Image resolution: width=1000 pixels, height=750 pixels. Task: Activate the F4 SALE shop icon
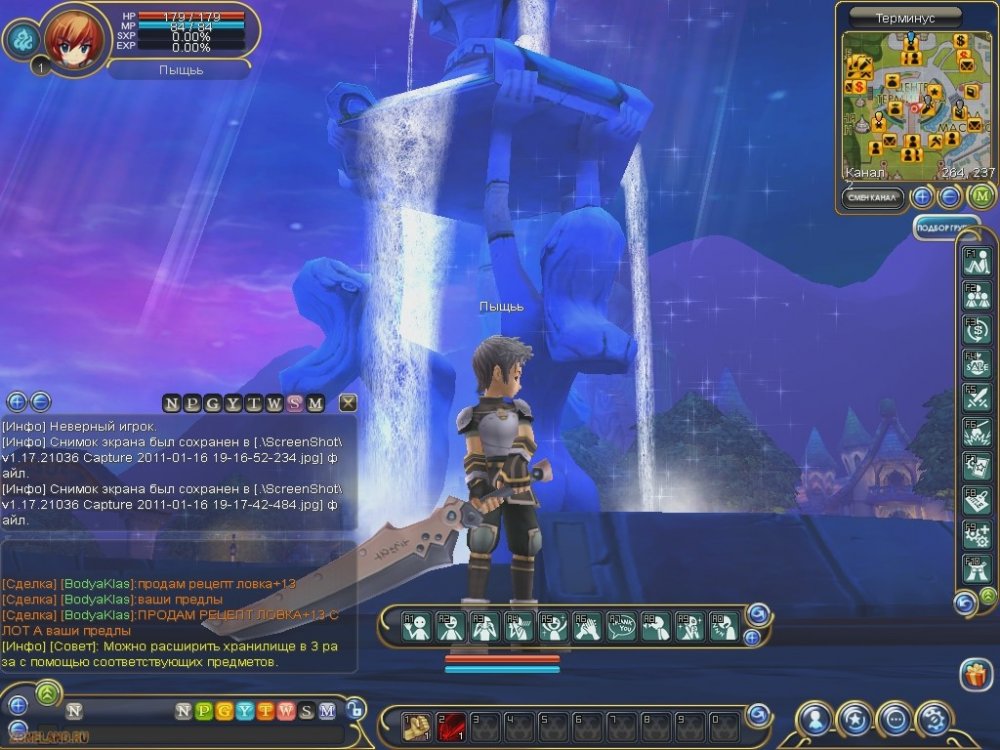click(975, 363)
